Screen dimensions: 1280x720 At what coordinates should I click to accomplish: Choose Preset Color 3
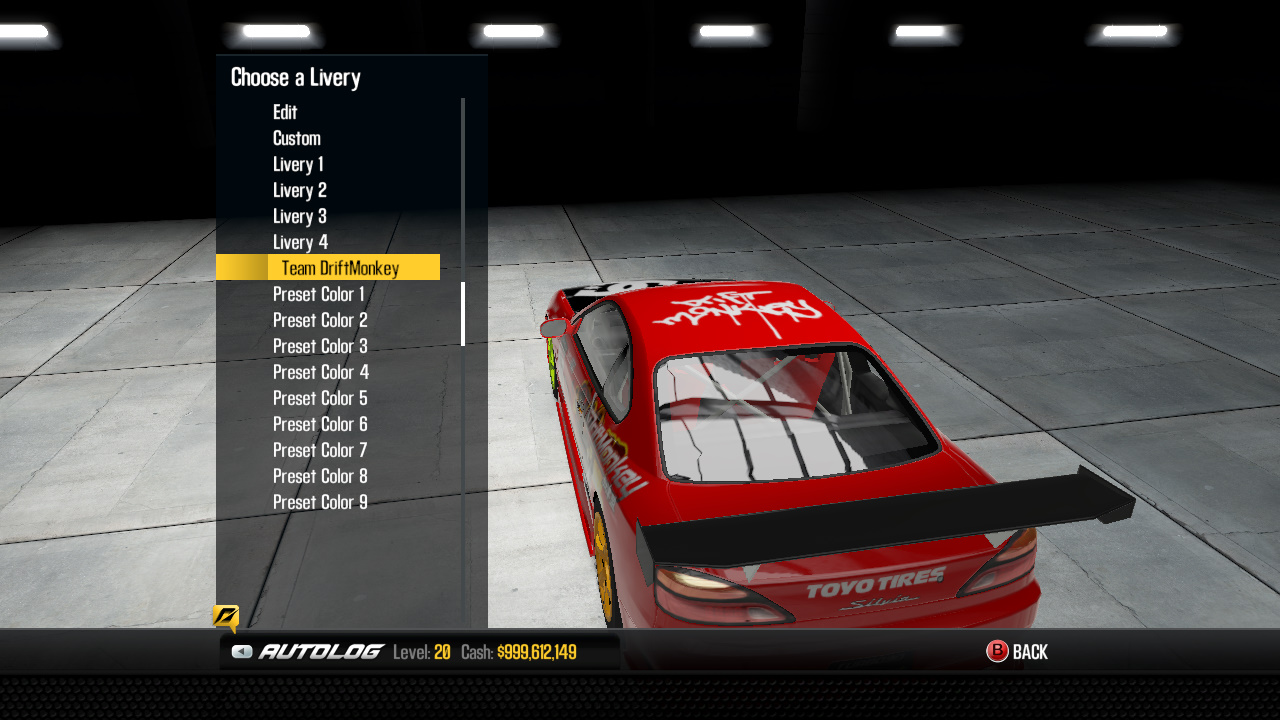[319, 346]
